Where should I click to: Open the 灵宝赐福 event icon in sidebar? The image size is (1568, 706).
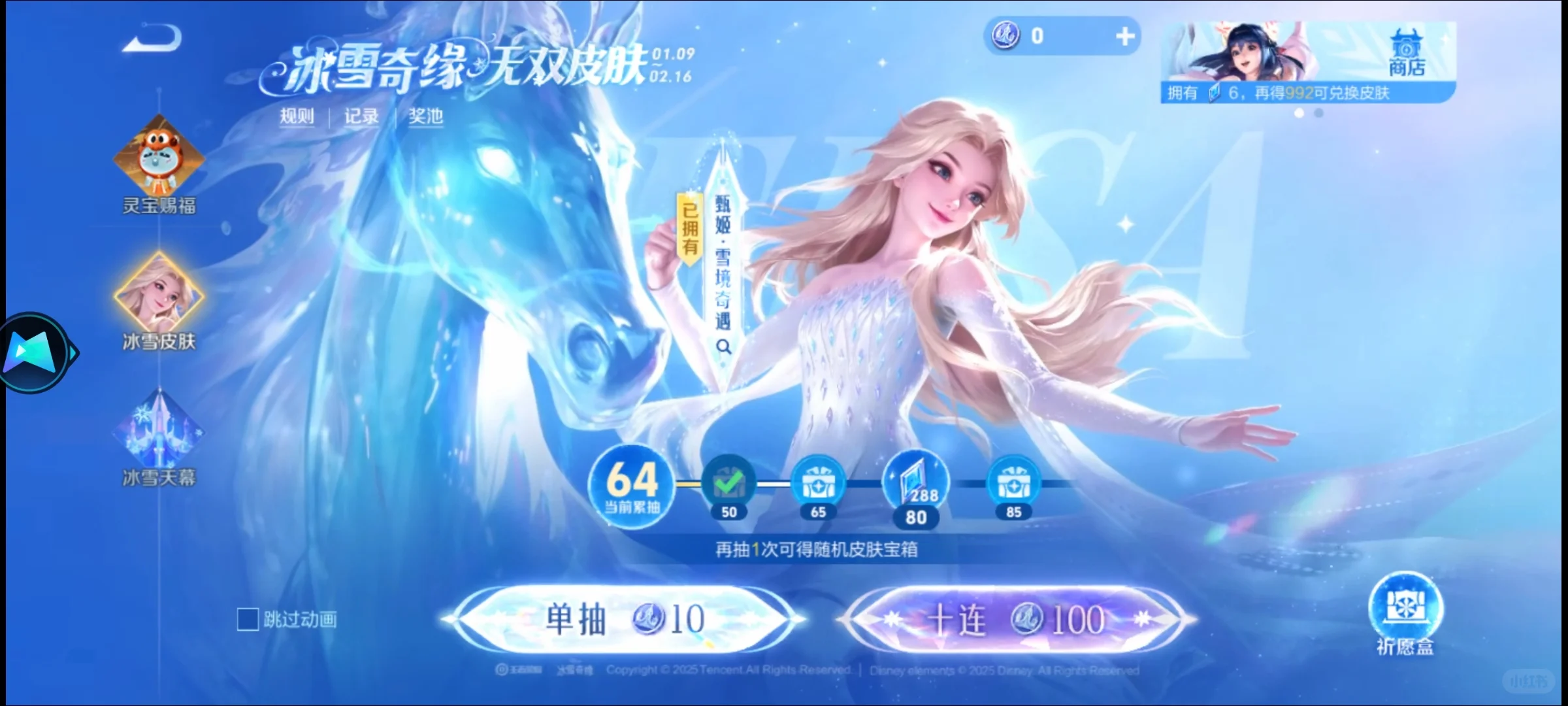click(159, 159)
